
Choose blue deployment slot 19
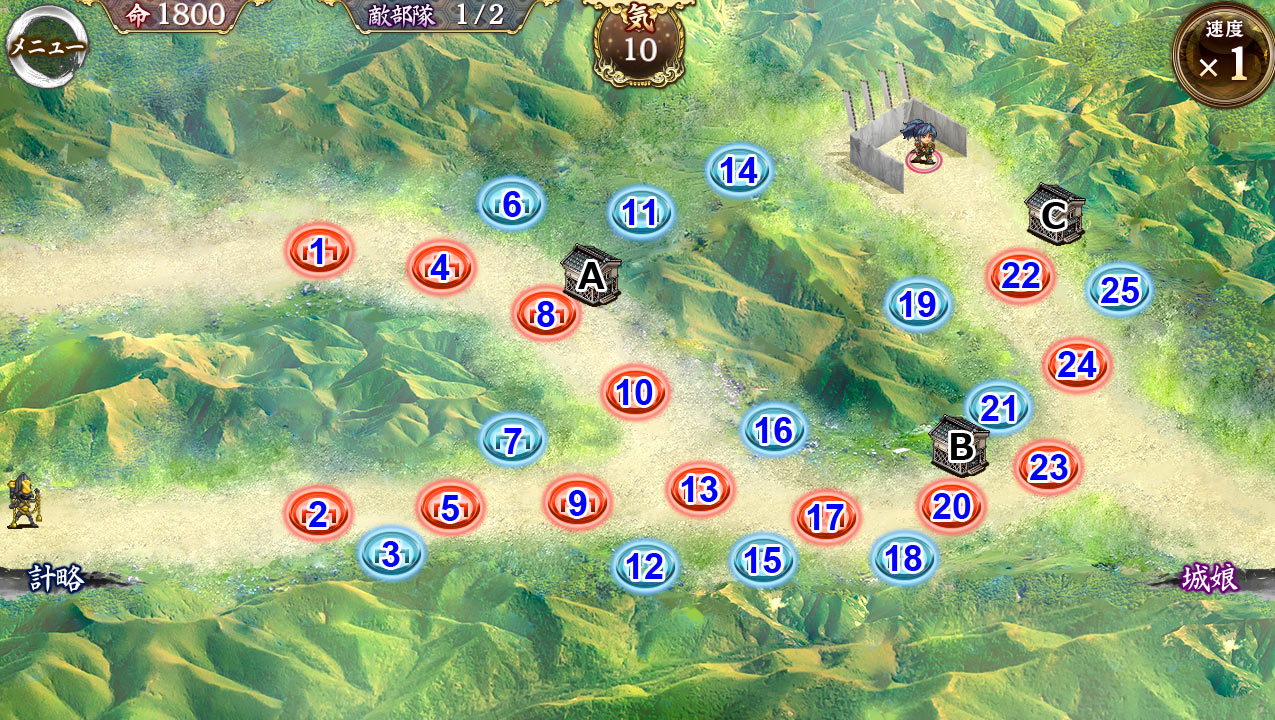coord(918,304)
